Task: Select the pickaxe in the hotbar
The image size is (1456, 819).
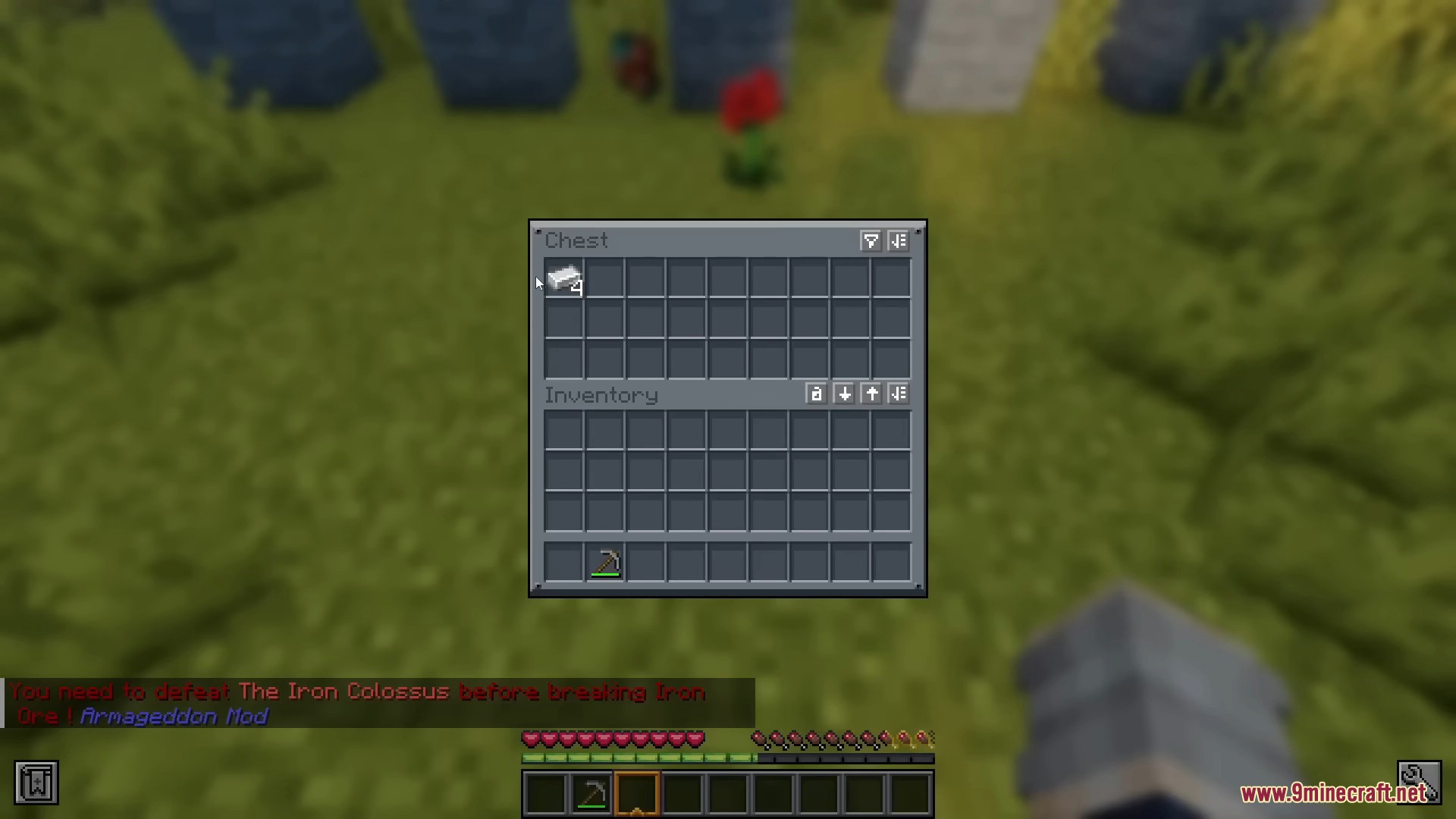Action: click(591, 793)
